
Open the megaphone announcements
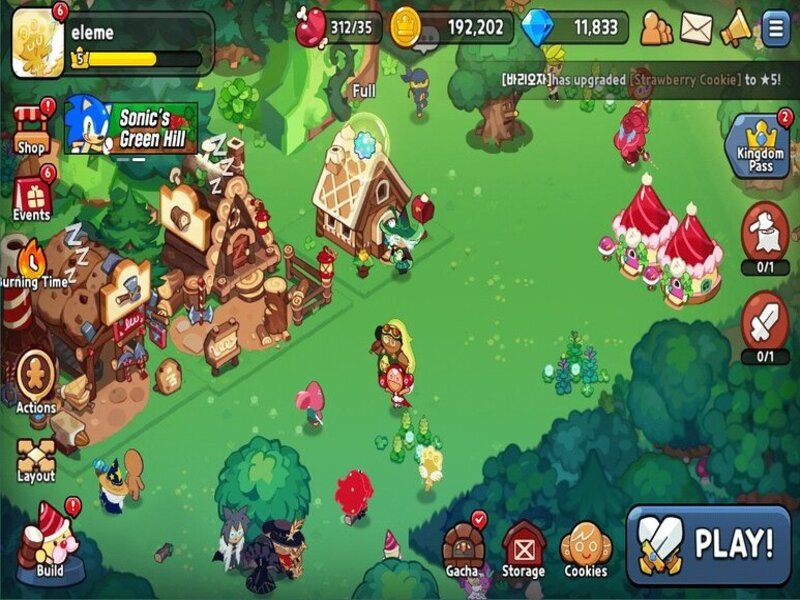(x=736, y=28)
